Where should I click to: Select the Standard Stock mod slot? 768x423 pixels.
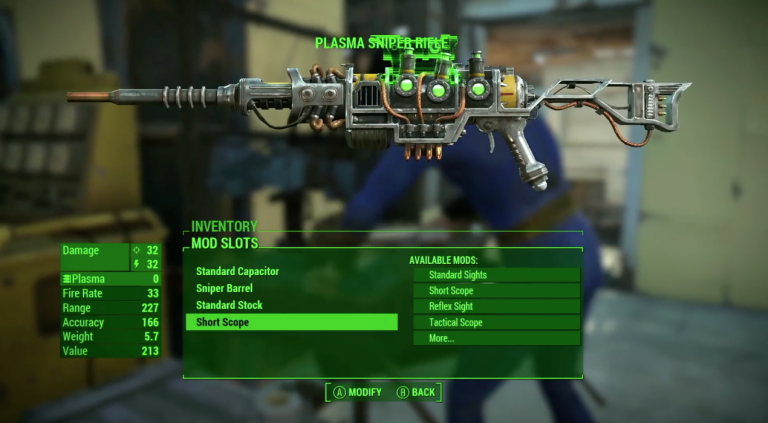(229, 305)
